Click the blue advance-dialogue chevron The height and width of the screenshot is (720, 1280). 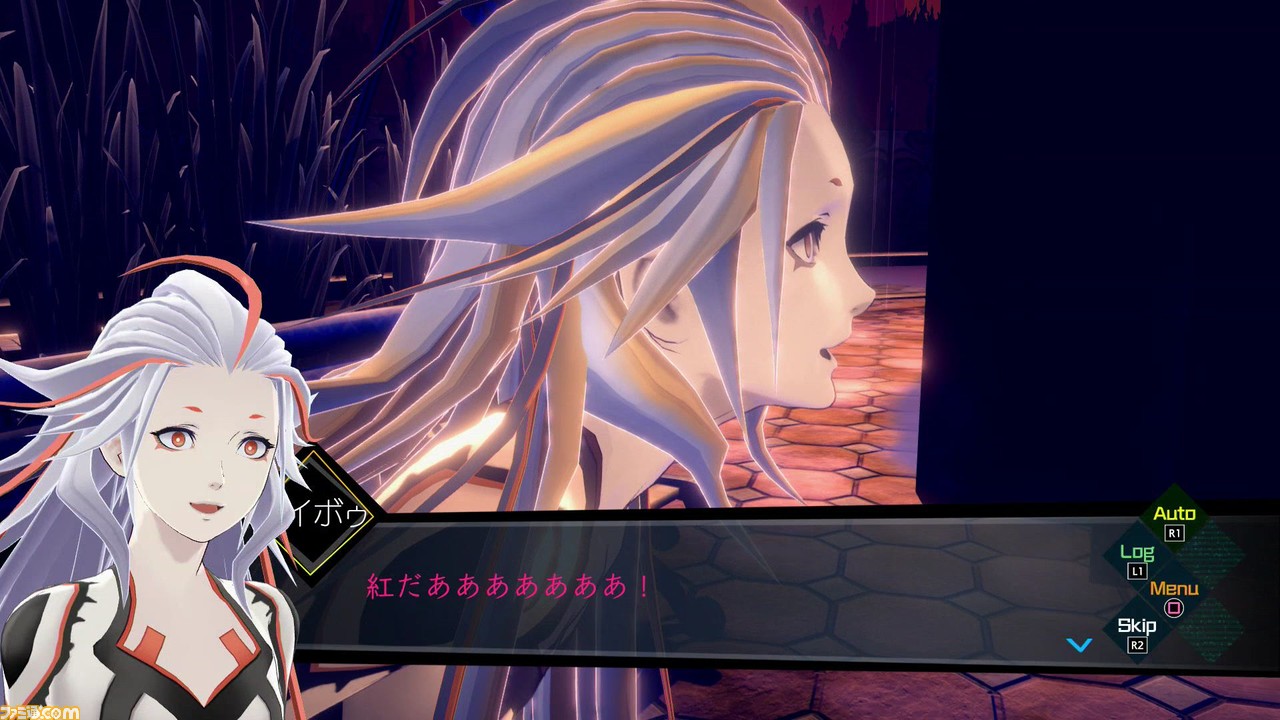point(1078,645)
